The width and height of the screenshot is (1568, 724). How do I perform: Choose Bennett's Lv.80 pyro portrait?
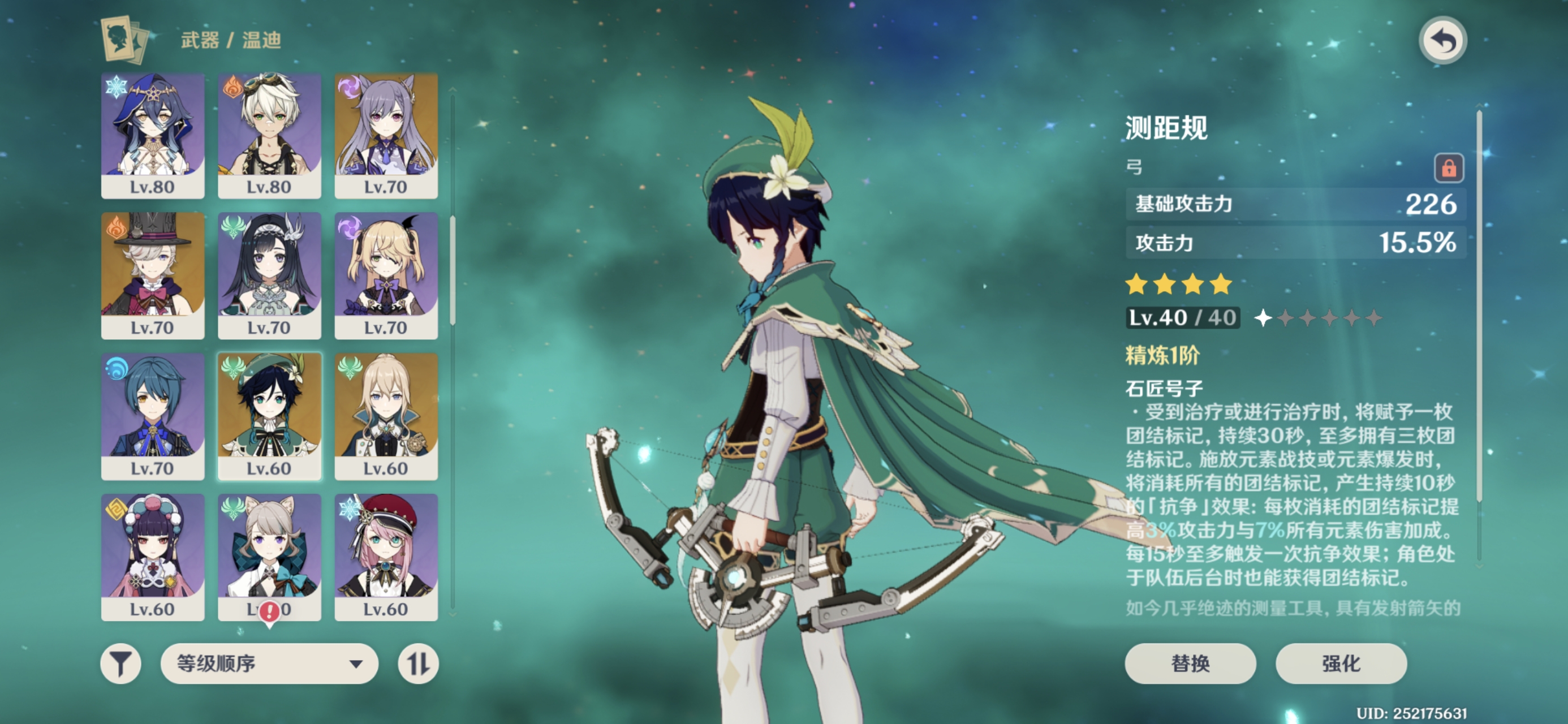click(269, 135)
